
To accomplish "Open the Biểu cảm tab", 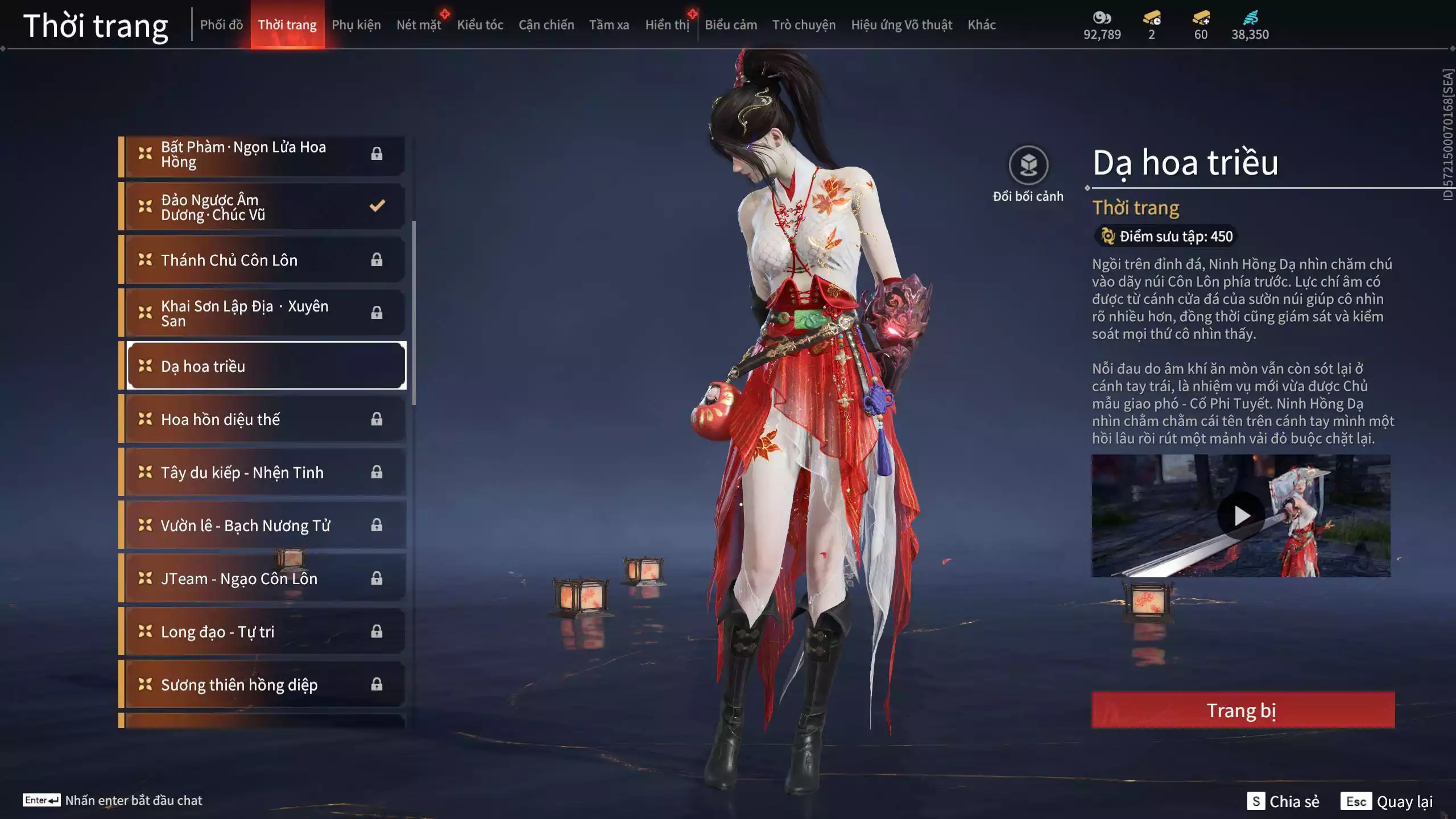I will pos(731,25).
